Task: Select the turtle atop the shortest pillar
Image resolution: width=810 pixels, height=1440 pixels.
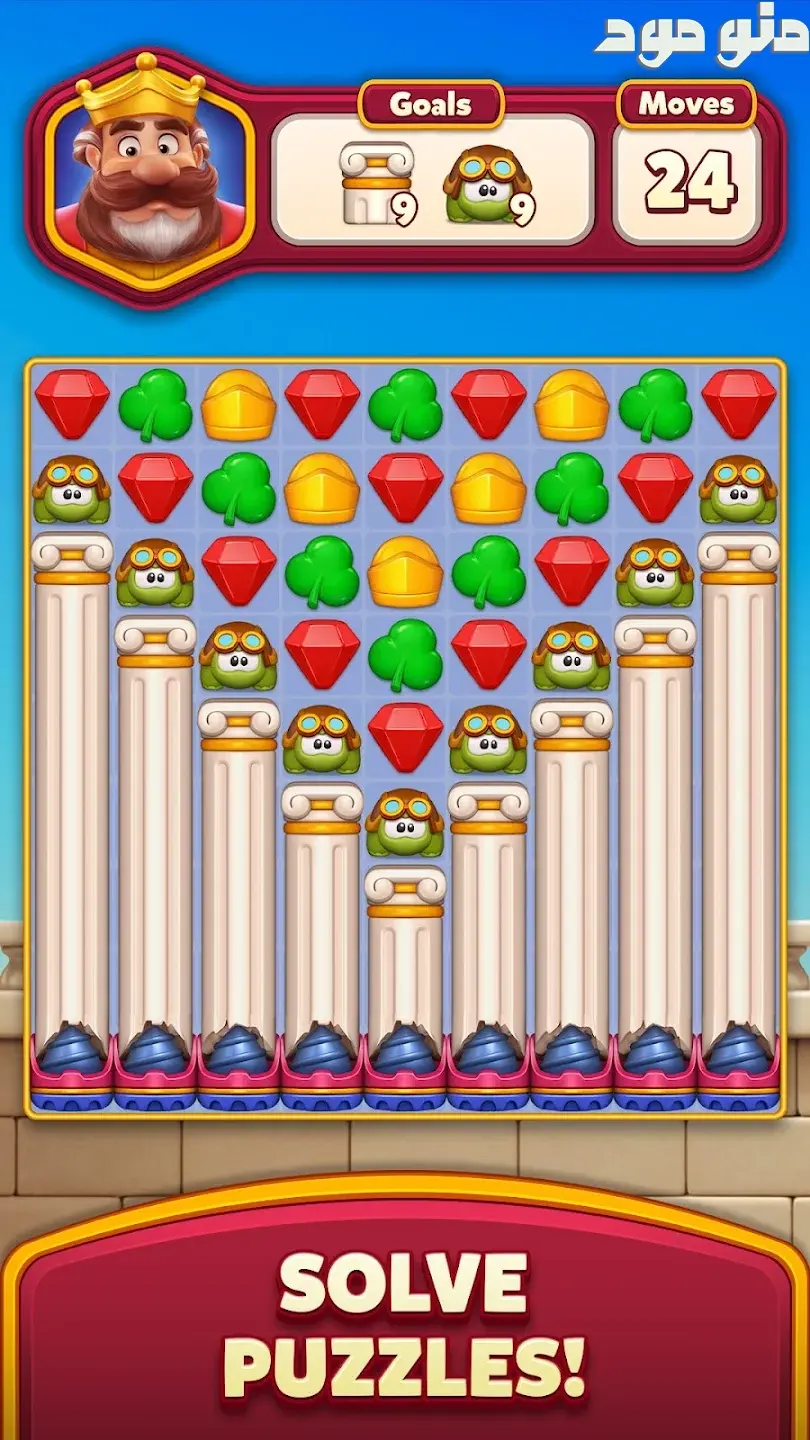Action: point(404,822)
